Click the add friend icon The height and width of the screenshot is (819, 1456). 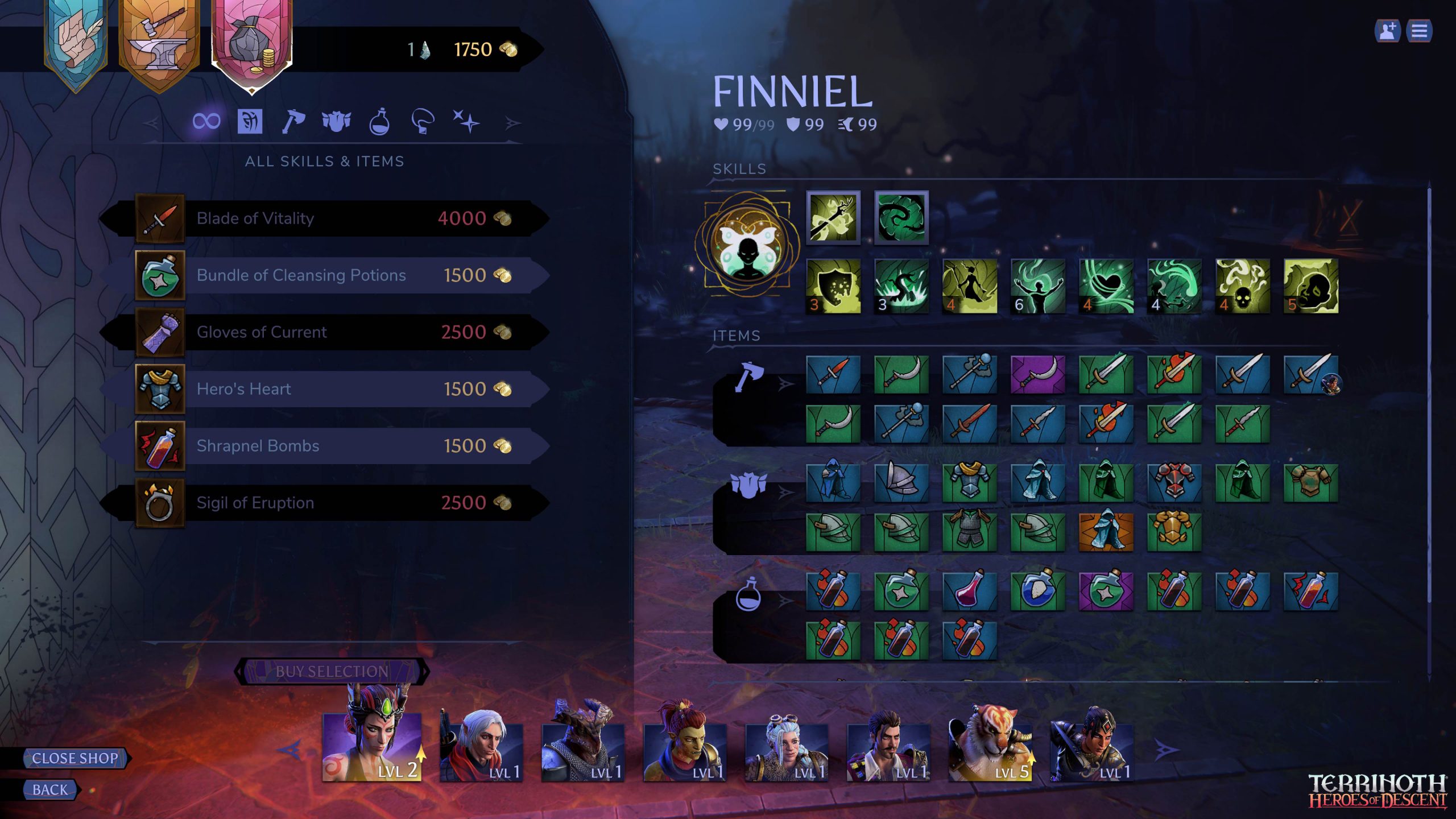[1387, 31]
